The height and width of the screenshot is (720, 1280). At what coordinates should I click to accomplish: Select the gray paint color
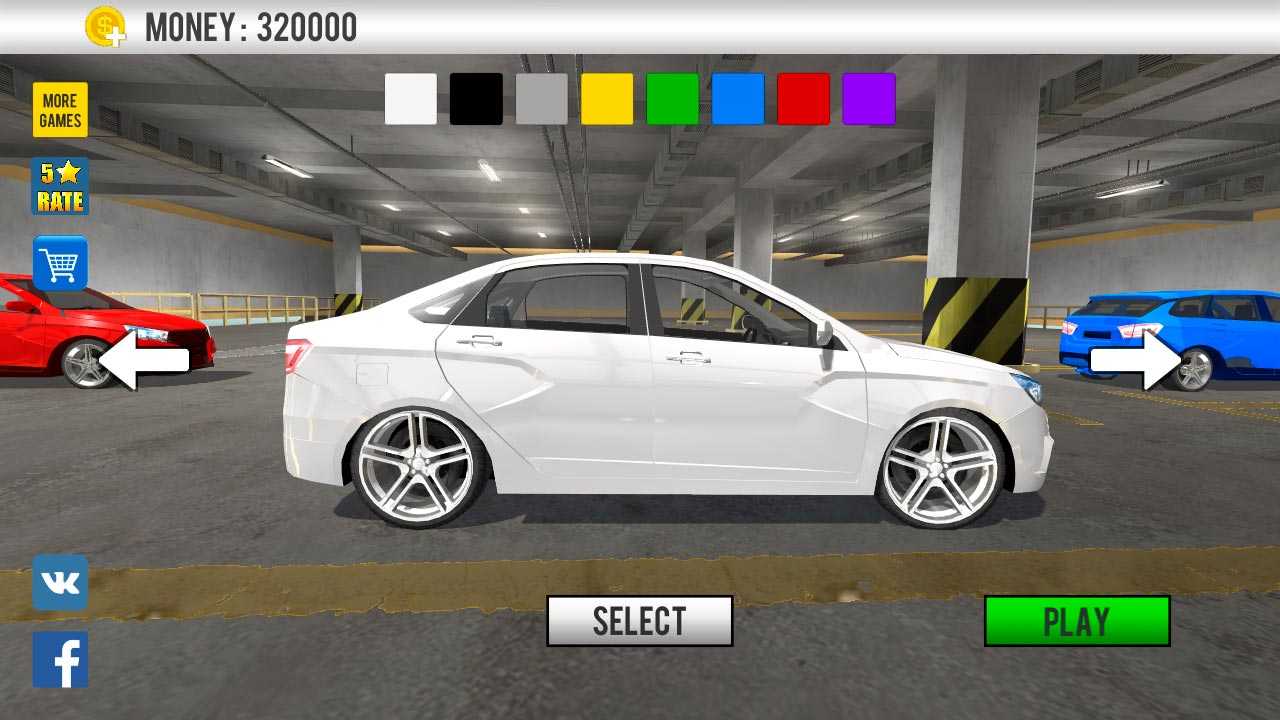(x=542, y=99)
